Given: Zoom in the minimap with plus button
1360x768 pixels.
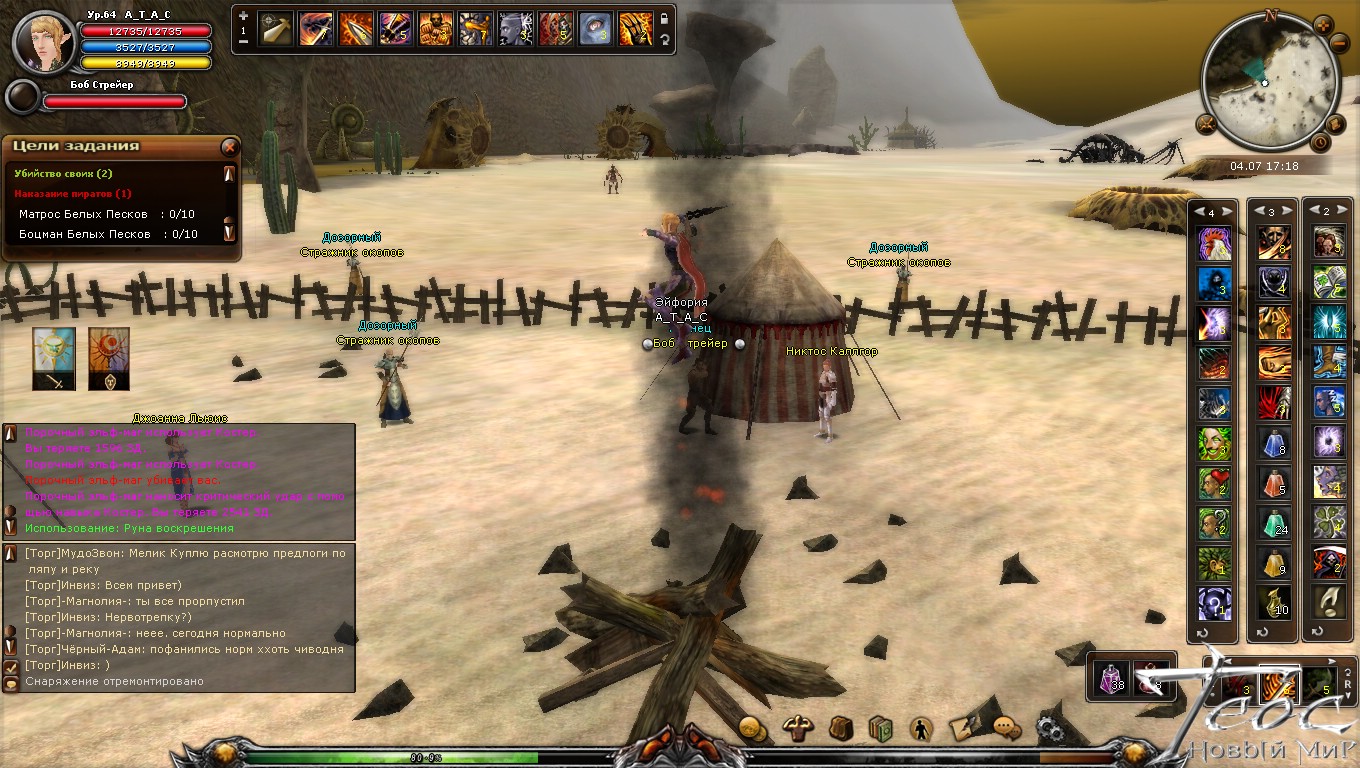Looking at the screenshot, I should (x=1322, y=25).
